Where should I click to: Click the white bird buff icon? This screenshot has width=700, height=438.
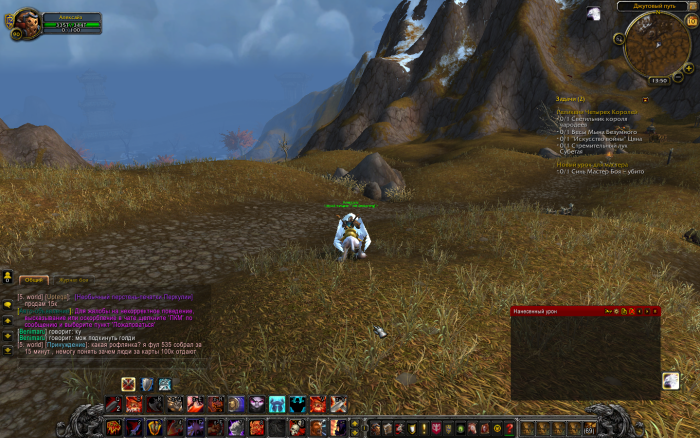[x=594, y=13]
